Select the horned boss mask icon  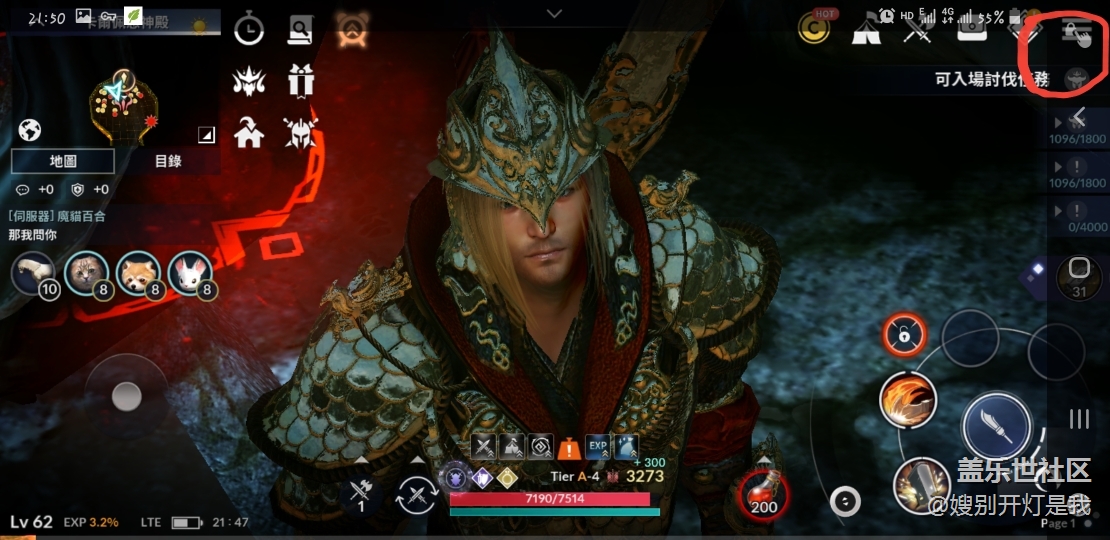click(249, 80)
